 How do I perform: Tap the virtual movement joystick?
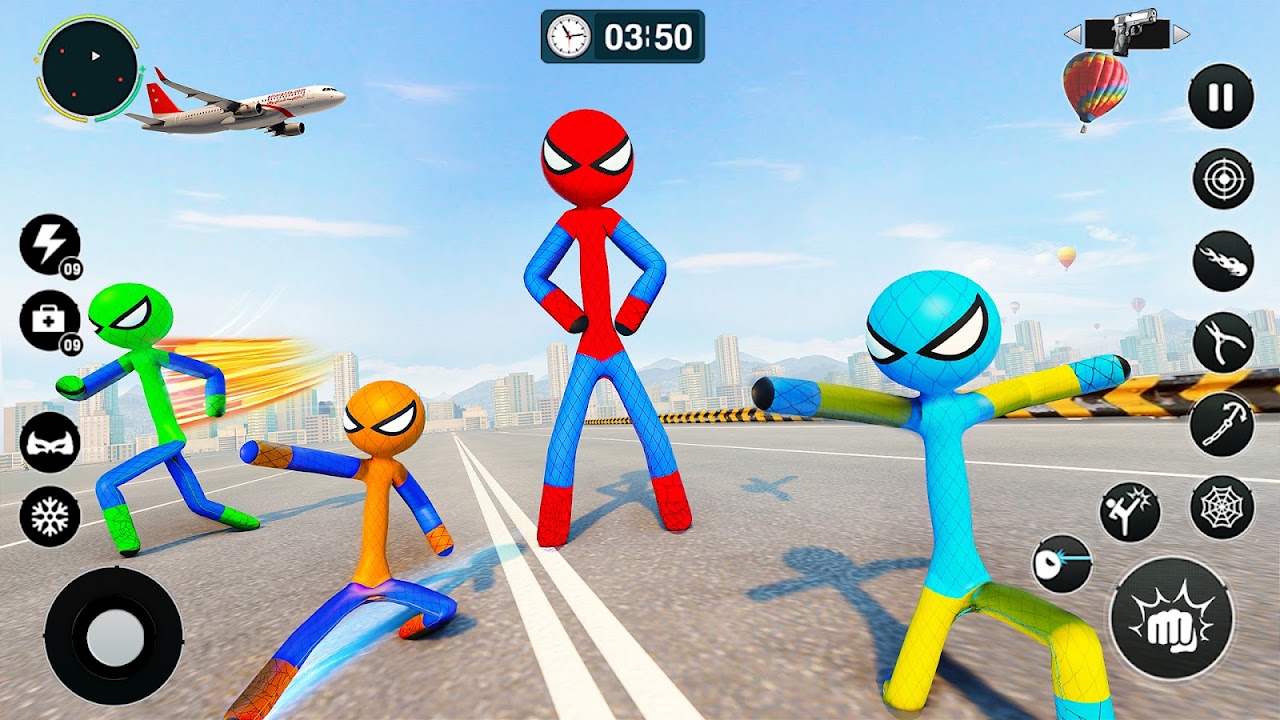tap(114, 635)
